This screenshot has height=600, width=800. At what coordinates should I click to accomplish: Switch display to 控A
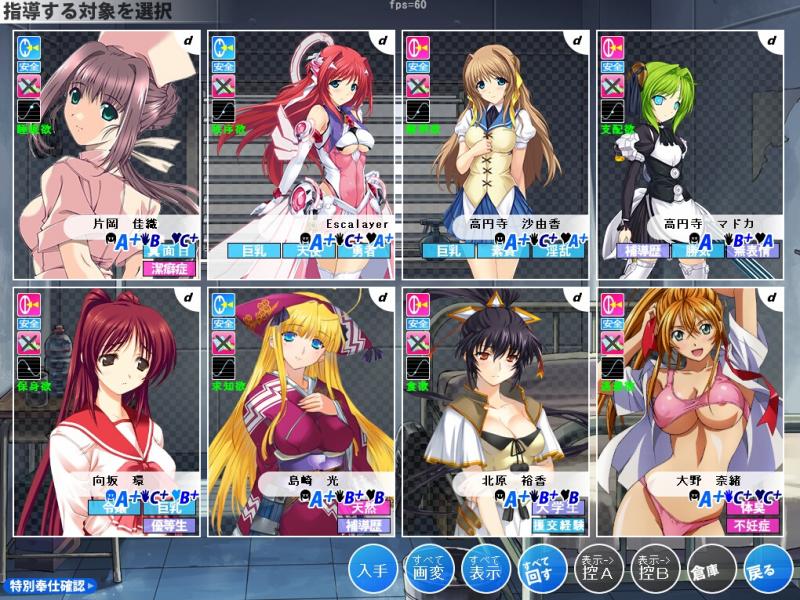[597, 570]
